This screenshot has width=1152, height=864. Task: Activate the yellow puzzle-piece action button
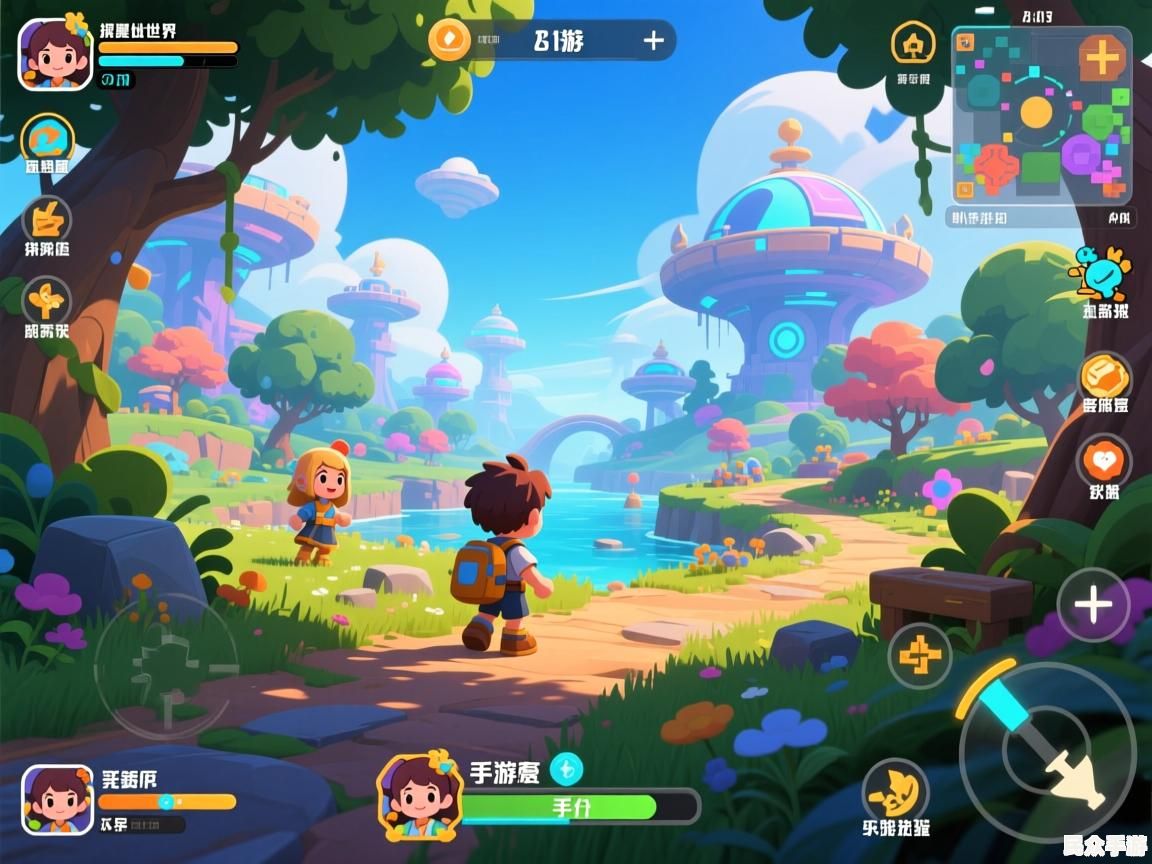[x=920, y=656]
